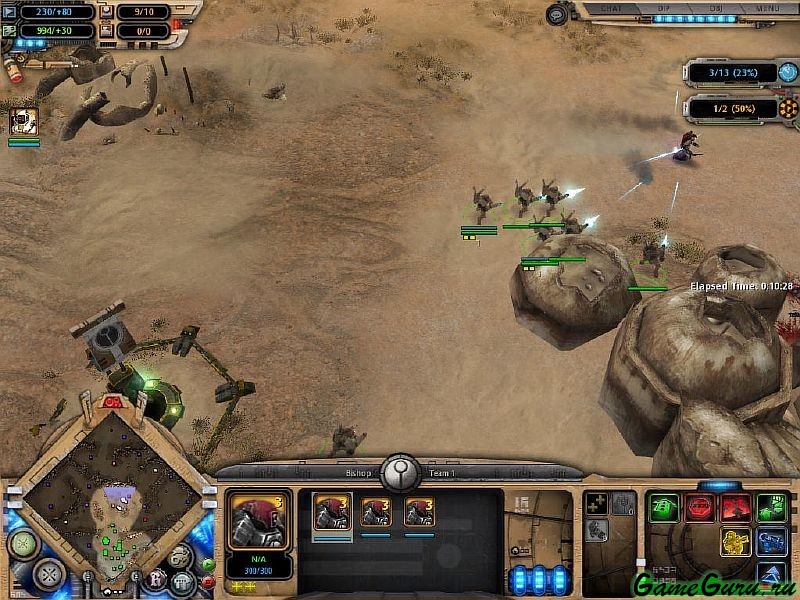Activate the green fist melee stance icon
800x600 pixels.
click(771, 508)
